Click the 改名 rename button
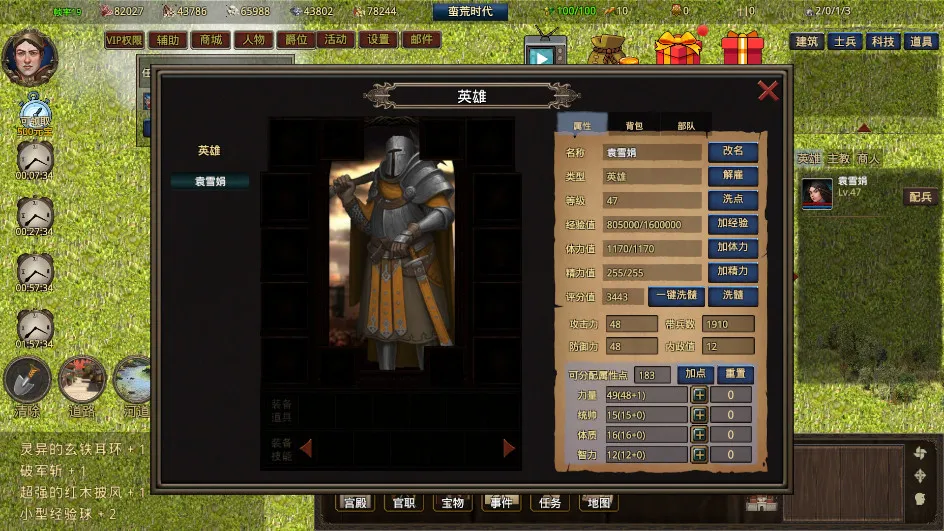This screenshot has height=531, width=944. click(732, 152)
